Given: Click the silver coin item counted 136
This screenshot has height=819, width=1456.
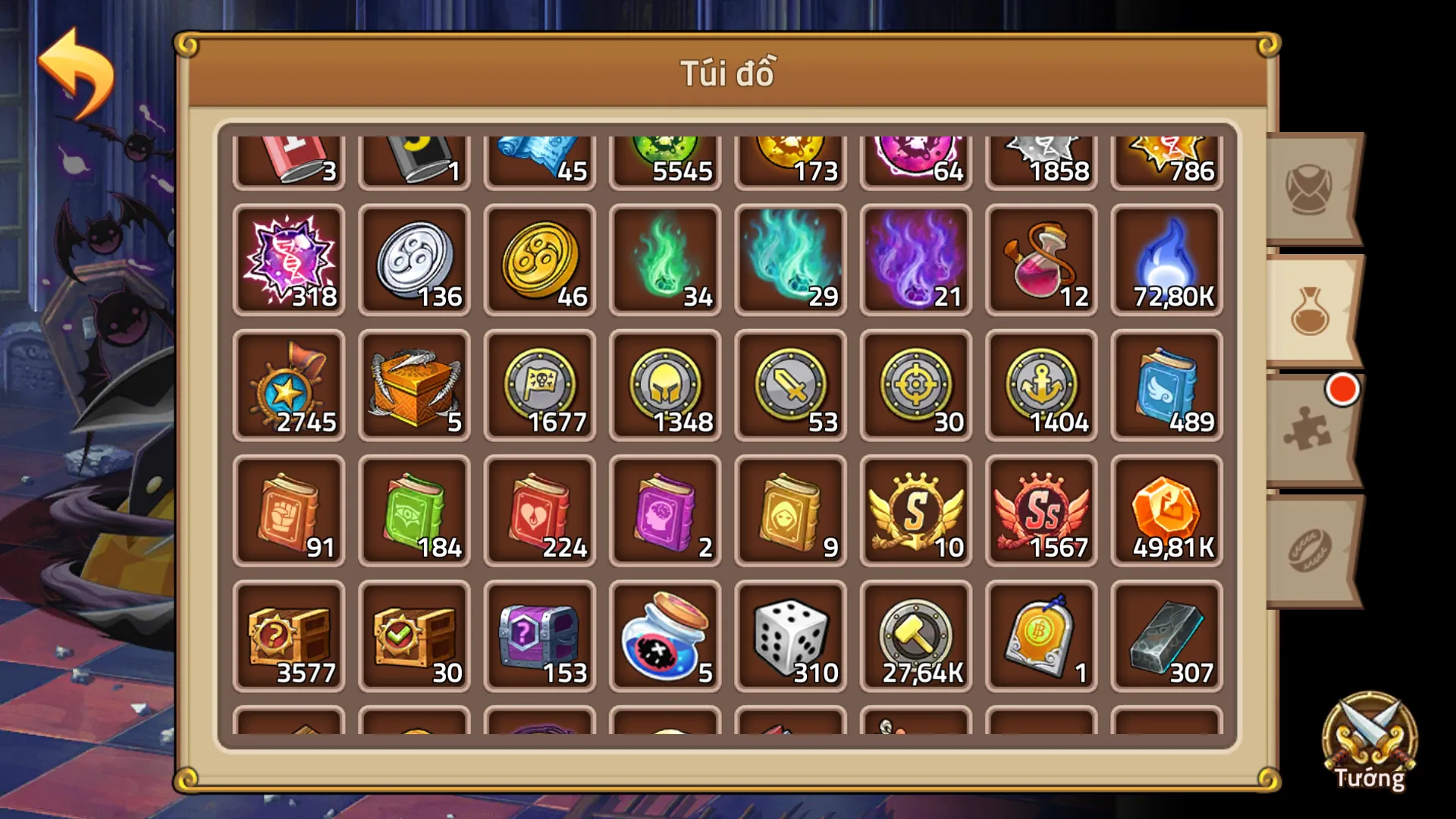Looking at the screenshot, I should pos(415,262).
